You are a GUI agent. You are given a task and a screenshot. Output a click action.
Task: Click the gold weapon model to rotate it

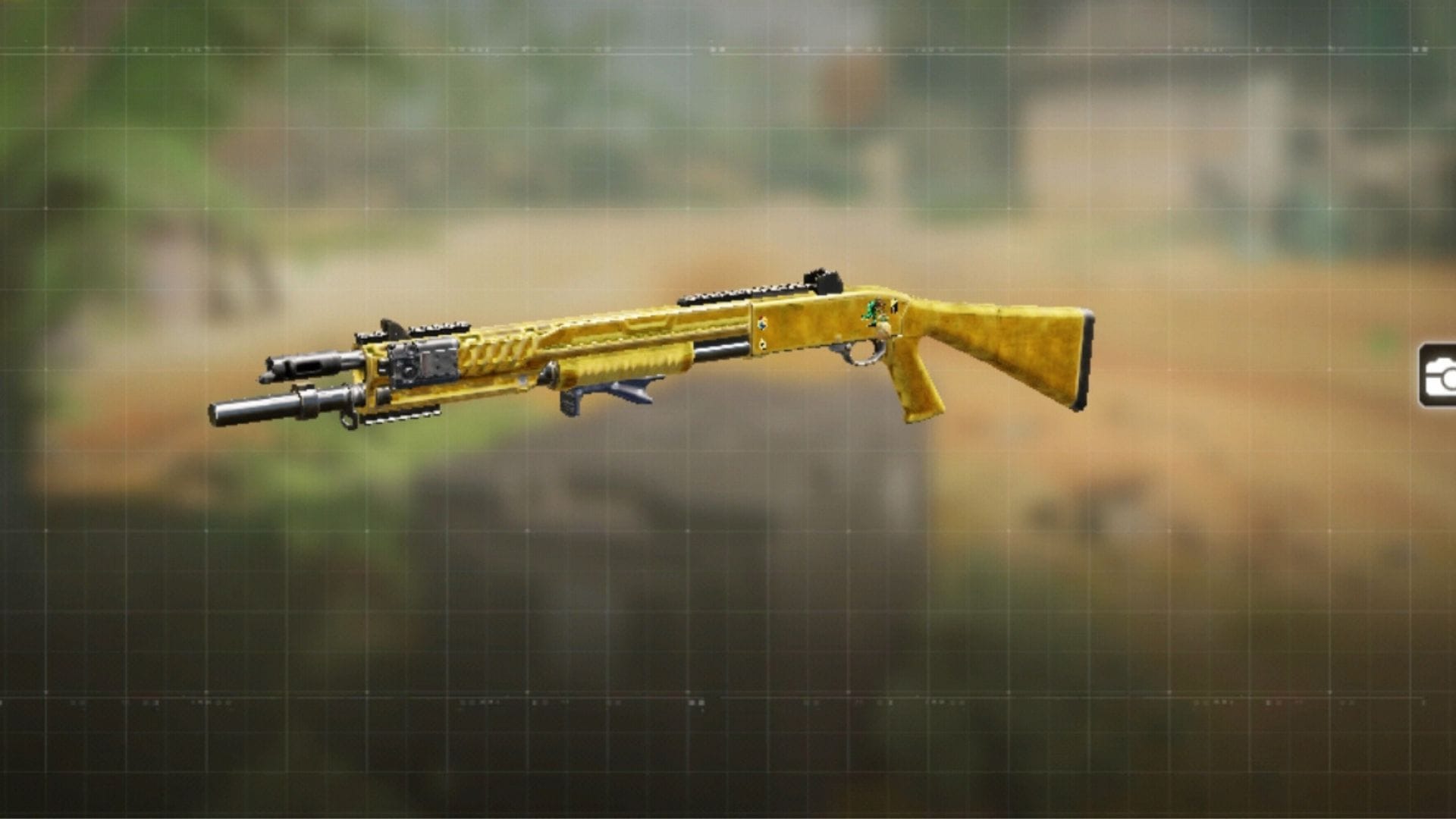click(682, 341)
